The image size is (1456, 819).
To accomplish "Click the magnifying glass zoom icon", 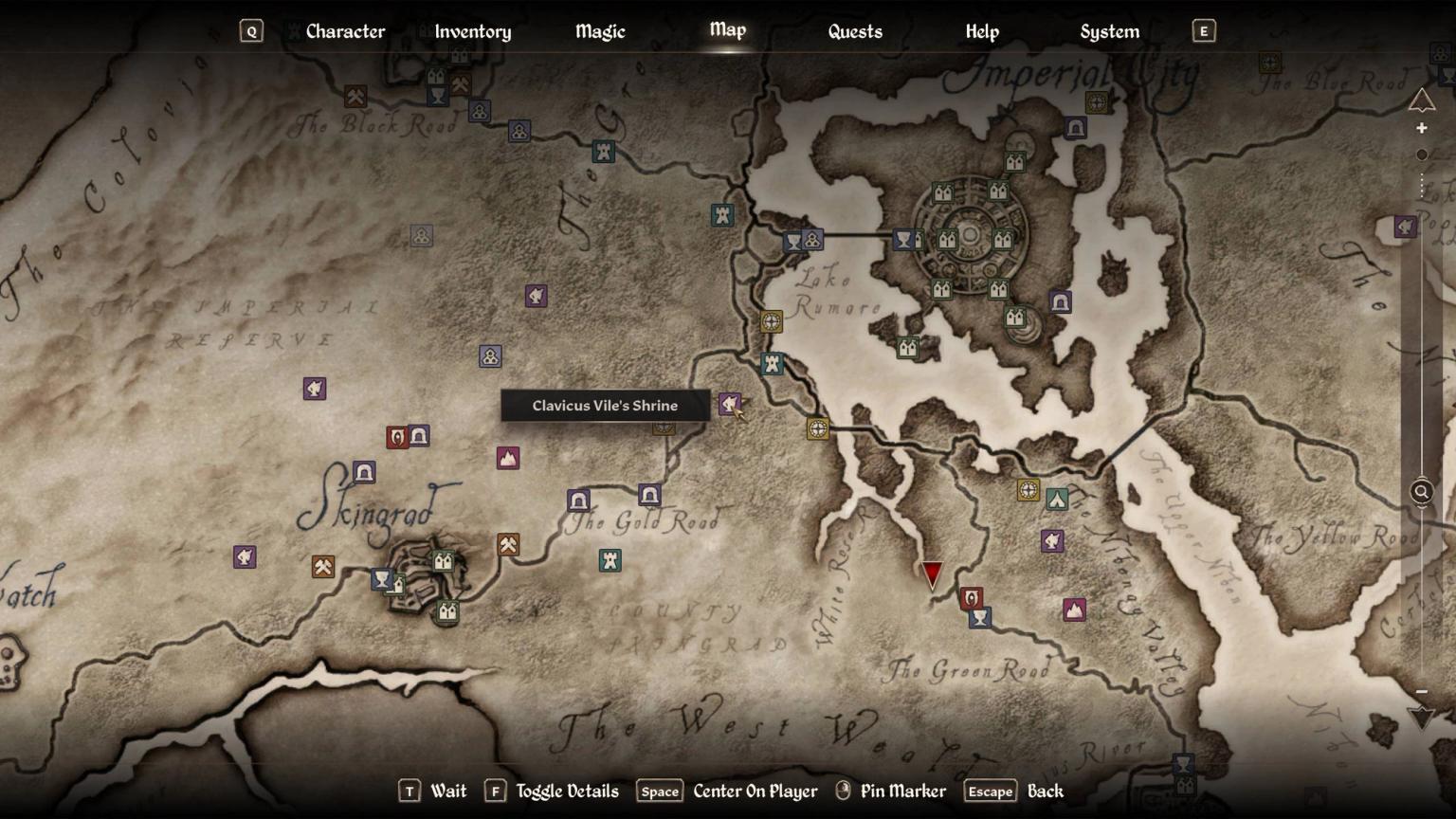I will (1421, 492).
